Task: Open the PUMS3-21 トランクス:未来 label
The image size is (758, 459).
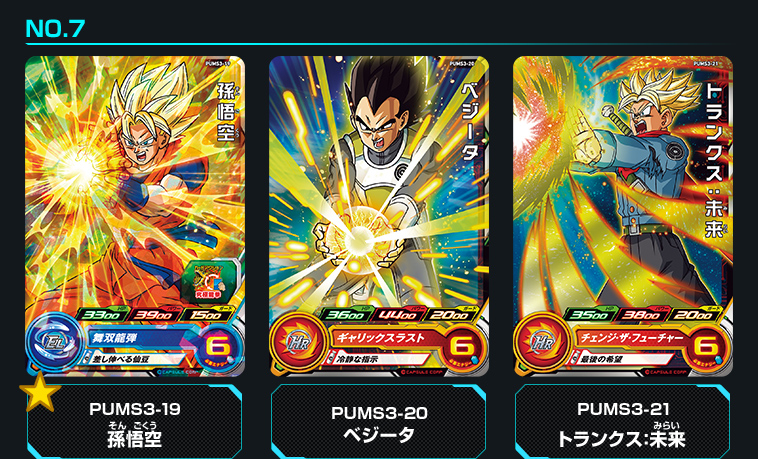Action: [x=622, y=423]
